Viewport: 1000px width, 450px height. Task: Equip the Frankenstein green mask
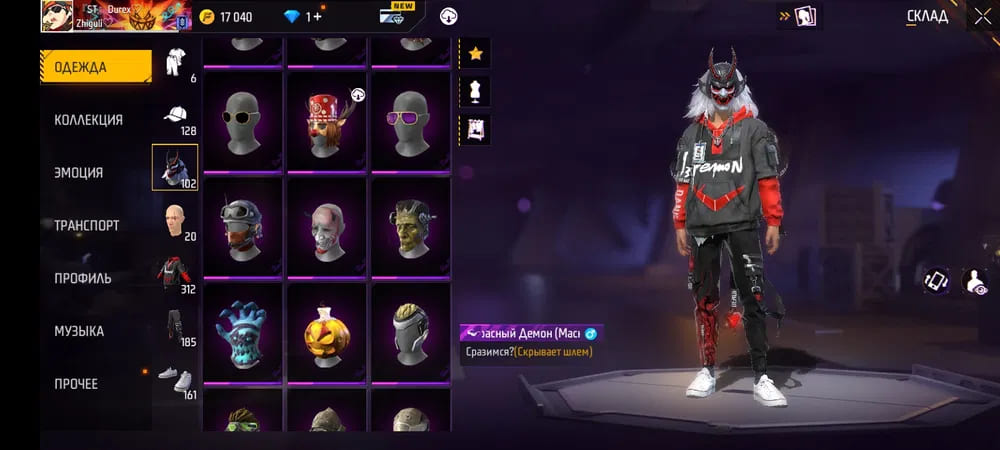pos(411,227)
